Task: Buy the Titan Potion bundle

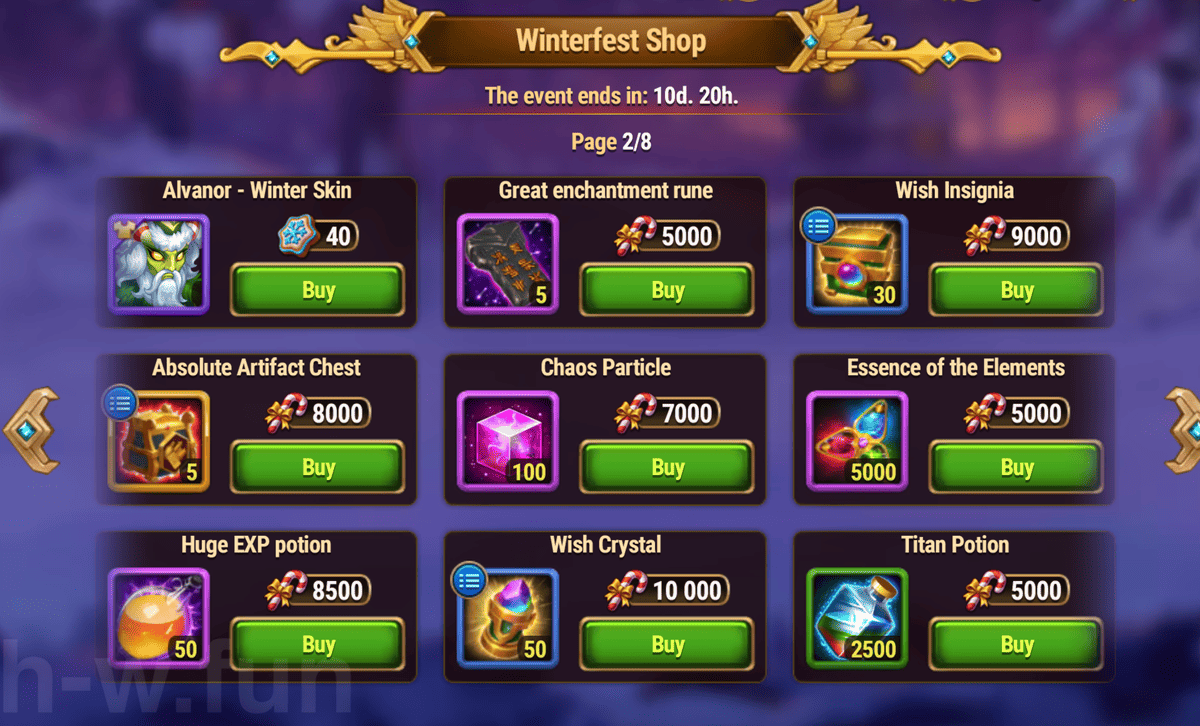Action: pos(1016,645)
